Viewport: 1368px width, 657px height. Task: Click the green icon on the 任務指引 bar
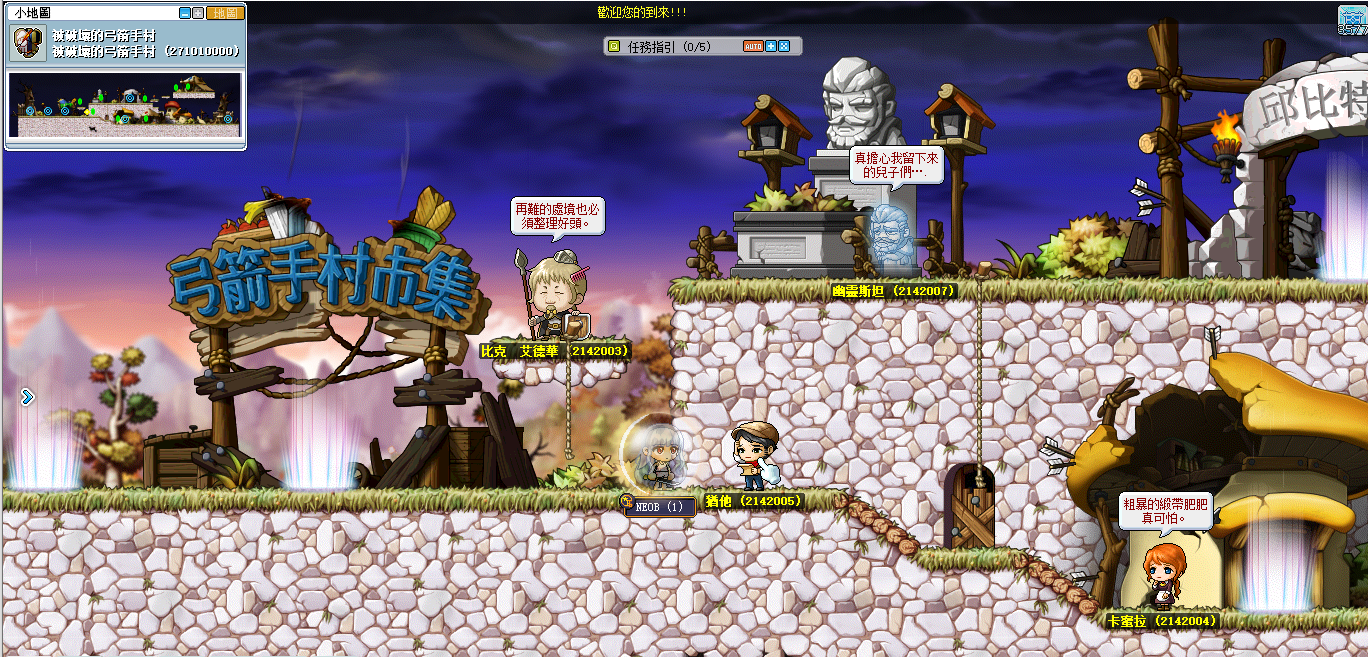coord(615,46)
